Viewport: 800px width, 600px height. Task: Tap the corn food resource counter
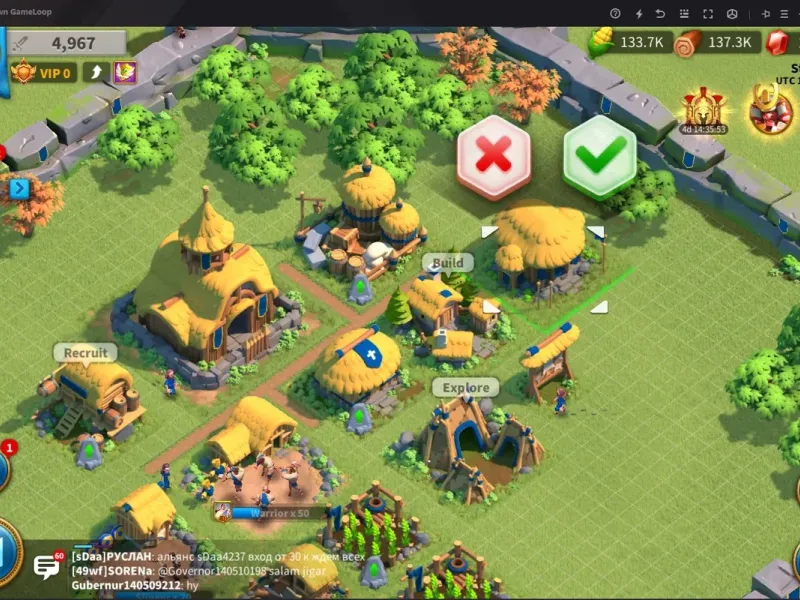point(628,42)
